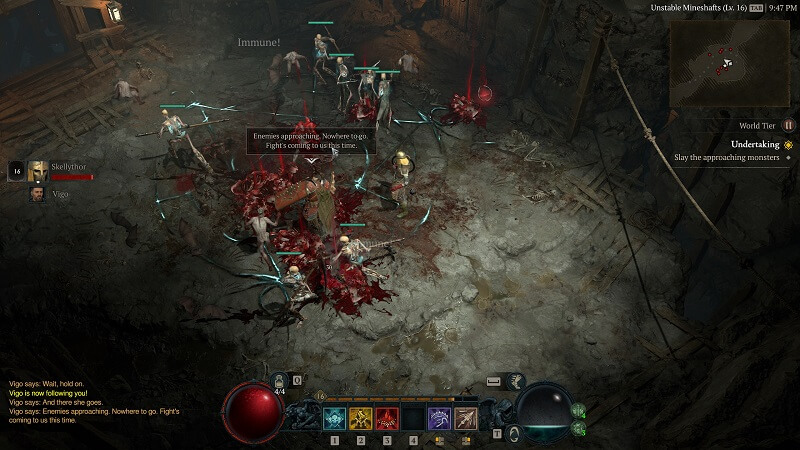Activate the teal skull skill in slot 1
This screenshot has height=450, width=800.
point(335,419)
